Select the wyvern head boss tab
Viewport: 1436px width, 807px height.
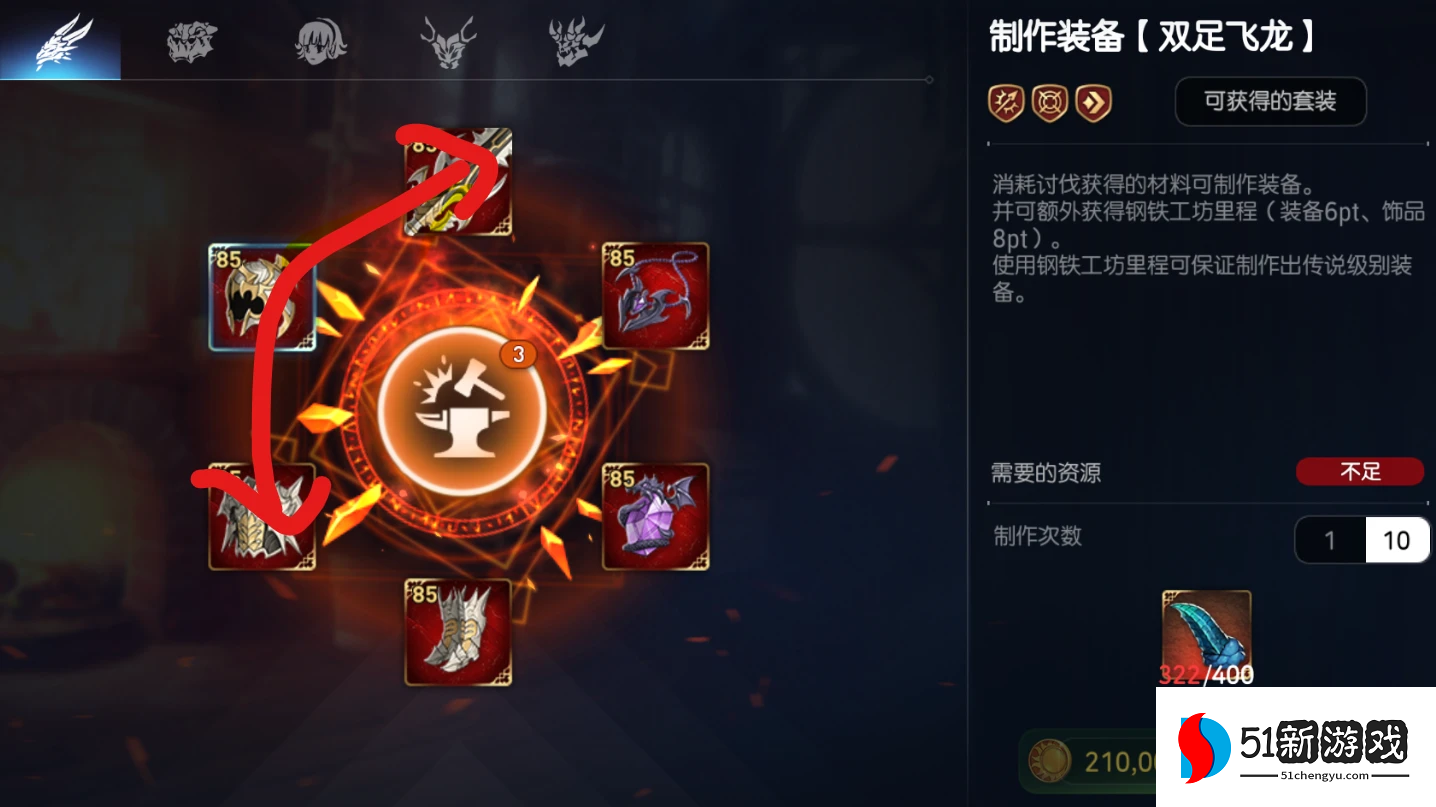coord(61,38)
